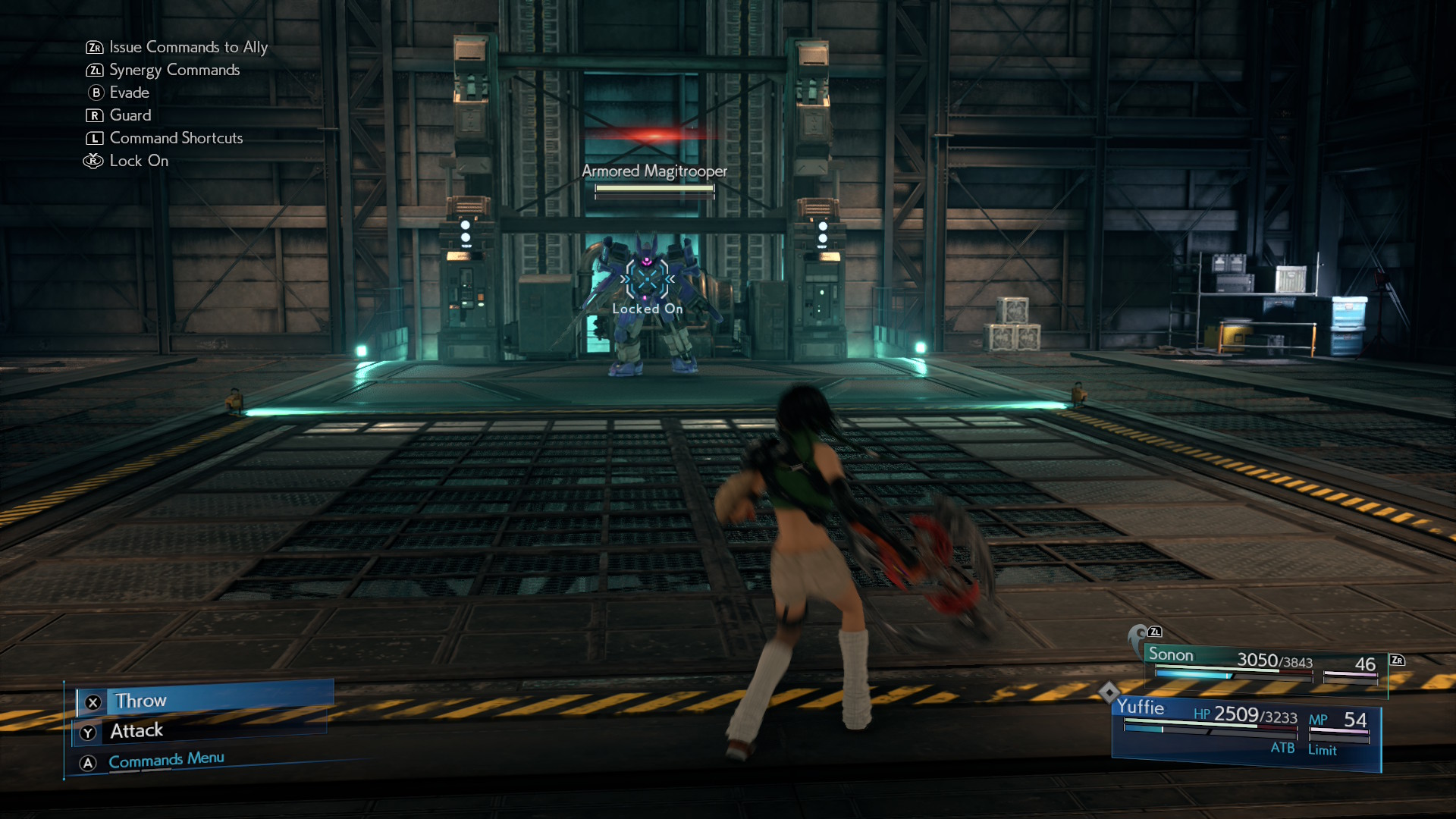1456x819 pixels.
Task: Select the Synergy feather icon above Sonon's bar
Action: point(1137,633)
